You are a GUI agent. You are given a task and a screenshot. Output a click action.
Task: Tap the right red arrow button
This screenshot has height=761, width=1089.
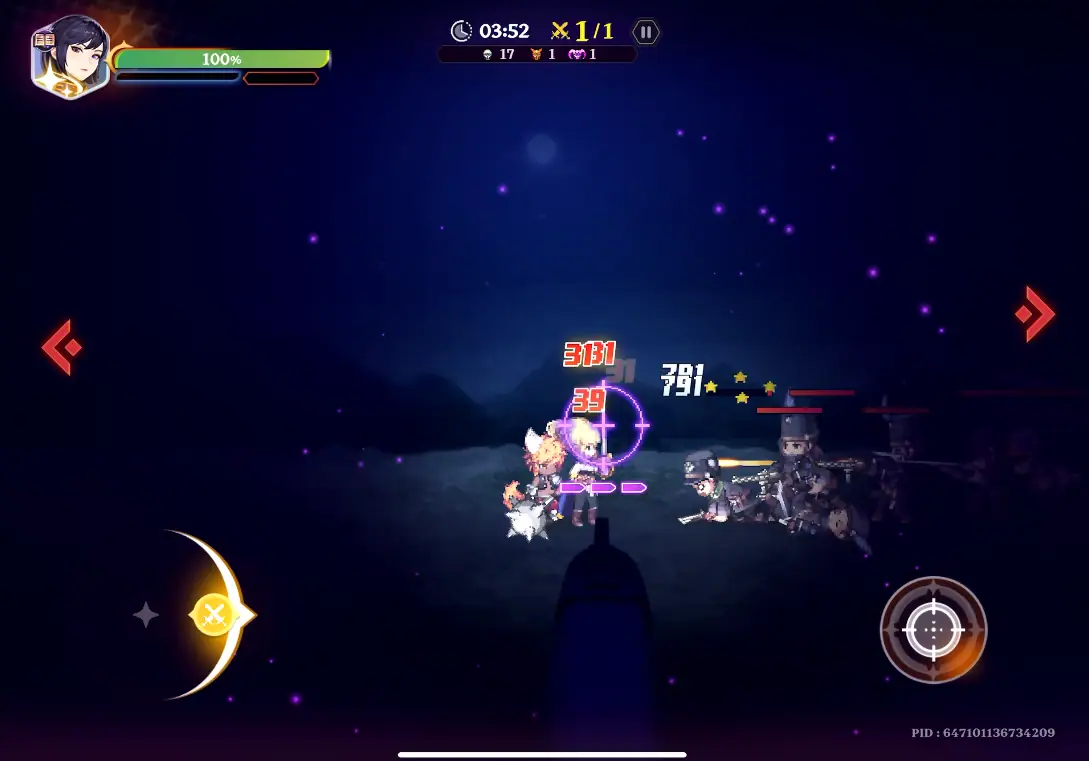[1036, 314]
